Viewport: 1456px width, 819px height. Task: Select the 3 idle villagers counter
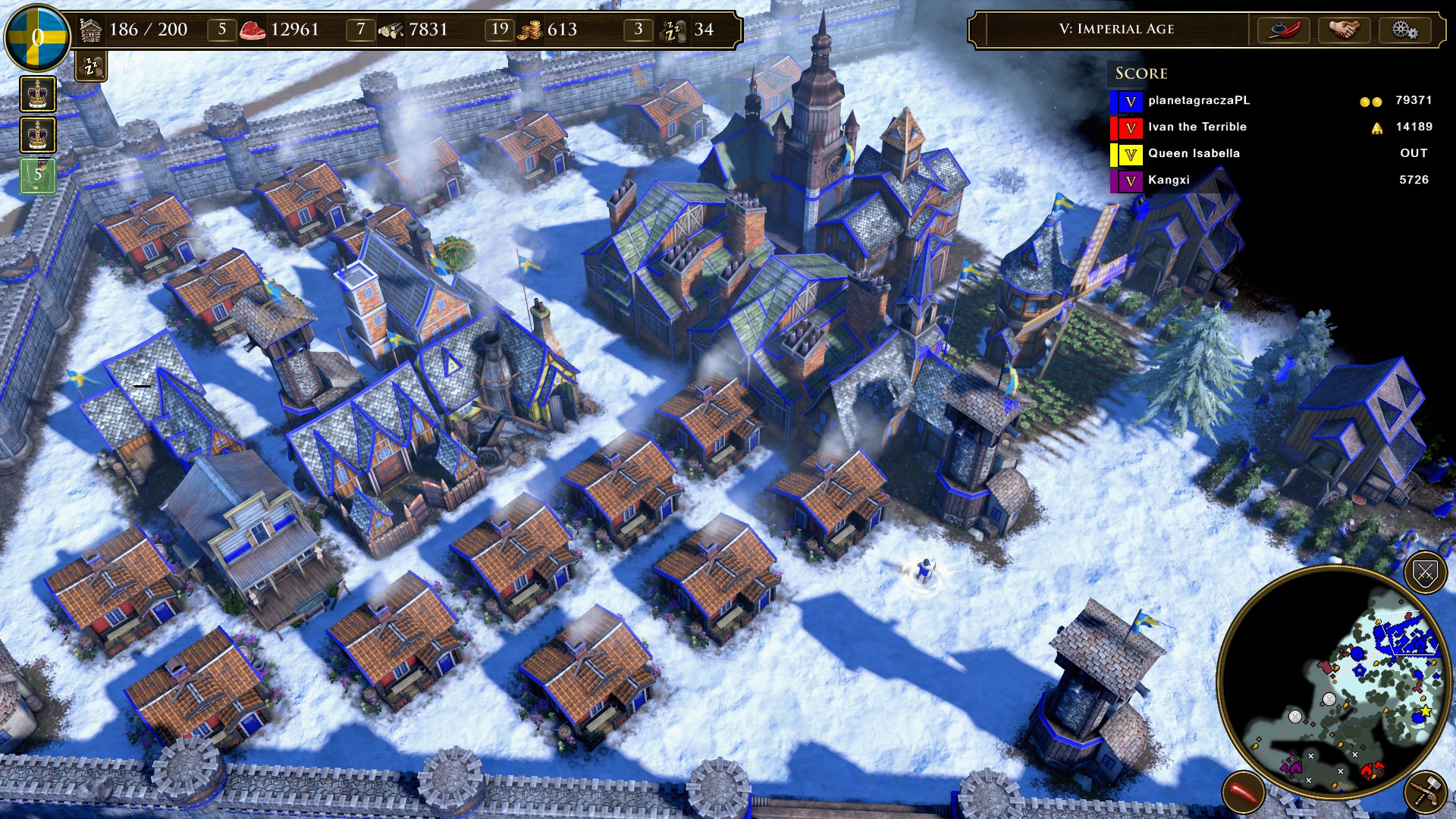click(639, 30)
